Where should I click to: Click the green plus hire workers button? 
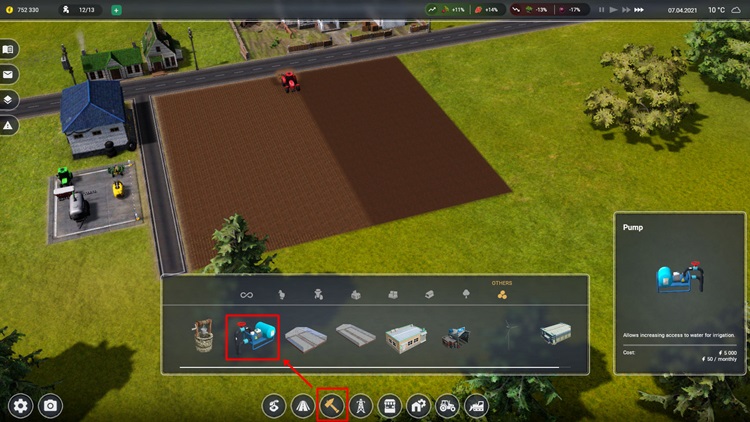(x=116, y=10)
